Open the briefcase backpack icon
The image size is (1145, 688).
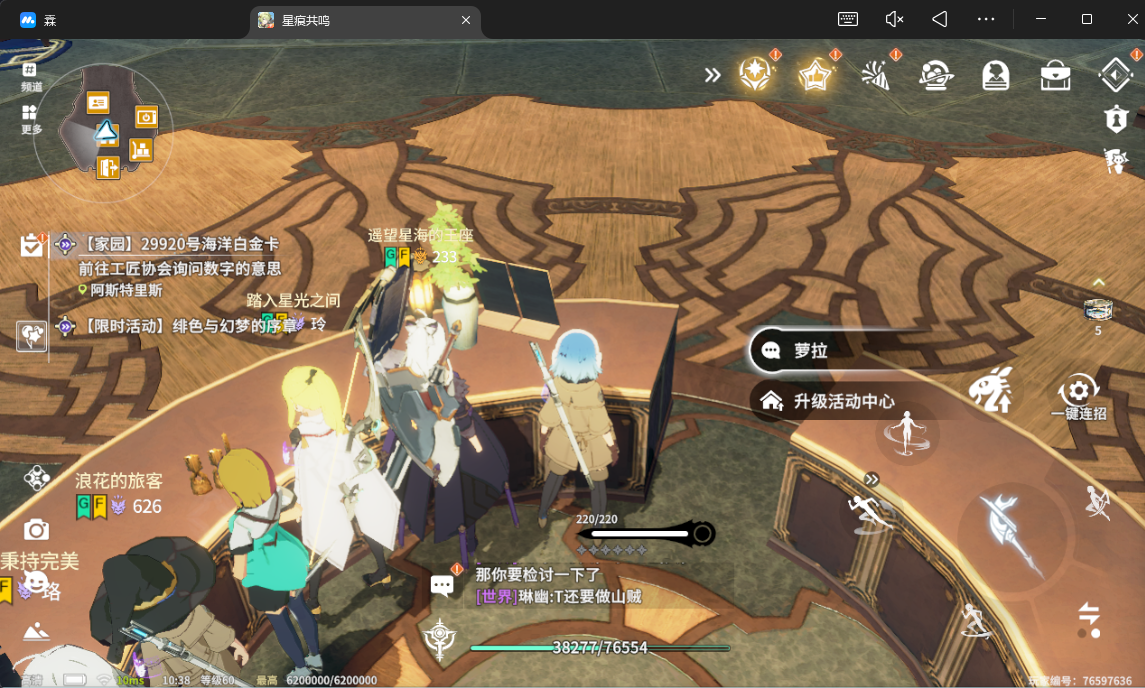(1056, 75)
